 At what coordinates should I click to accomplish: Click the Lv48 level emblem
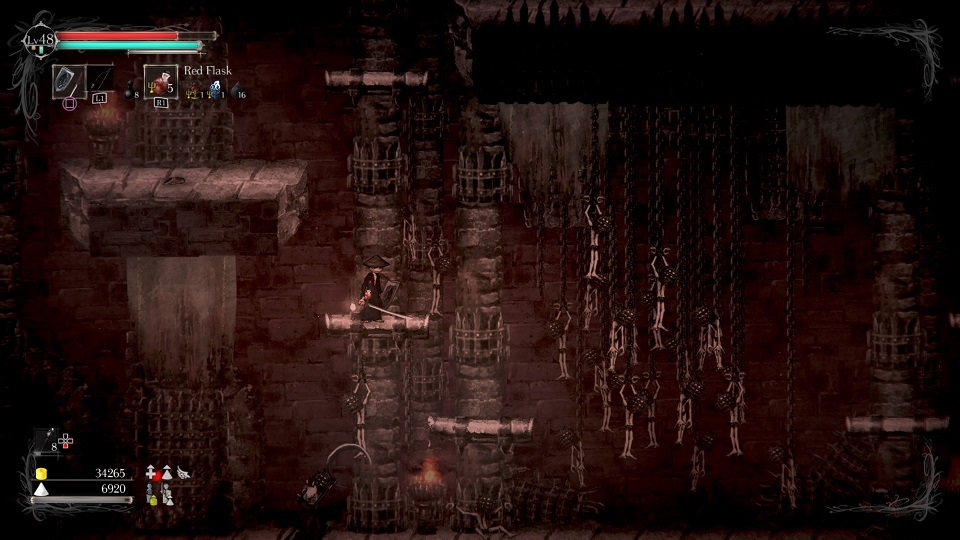(38, 41)
